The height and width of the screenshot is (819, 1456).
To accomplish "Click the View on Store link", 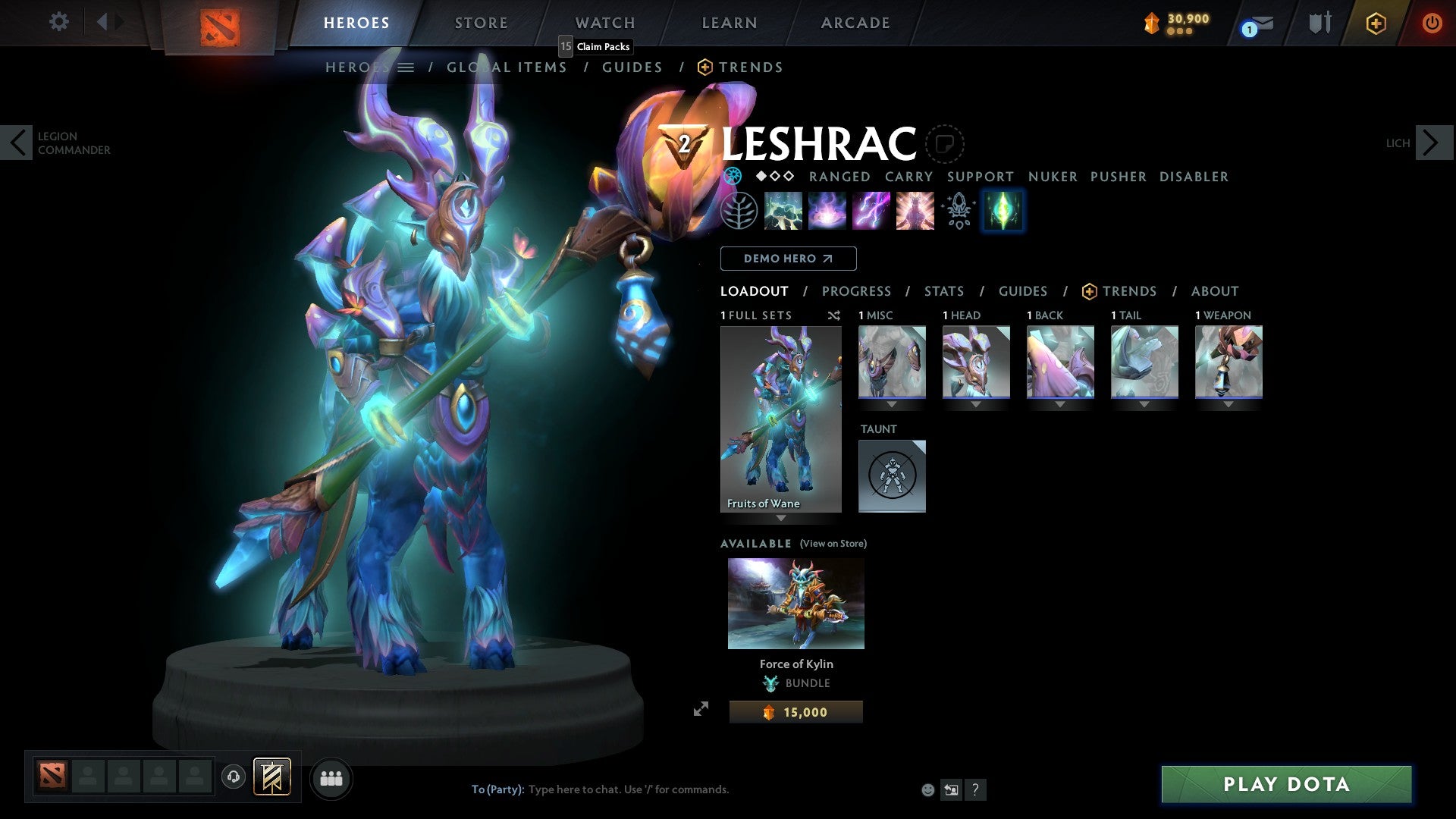I will pyautogui.click(x=833, y=544).
